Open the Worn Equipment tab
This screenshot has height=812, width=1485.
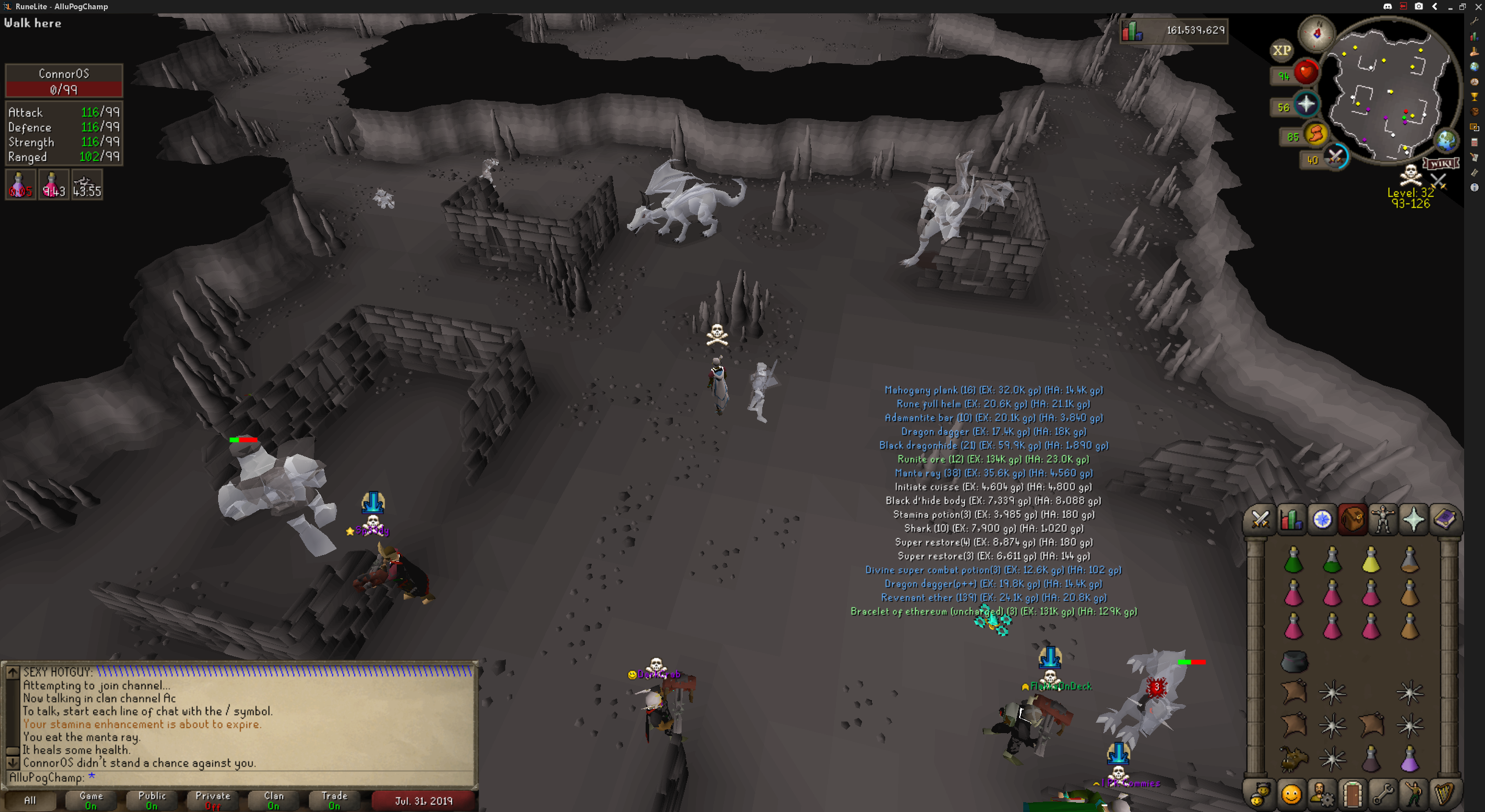point(1383,520)
